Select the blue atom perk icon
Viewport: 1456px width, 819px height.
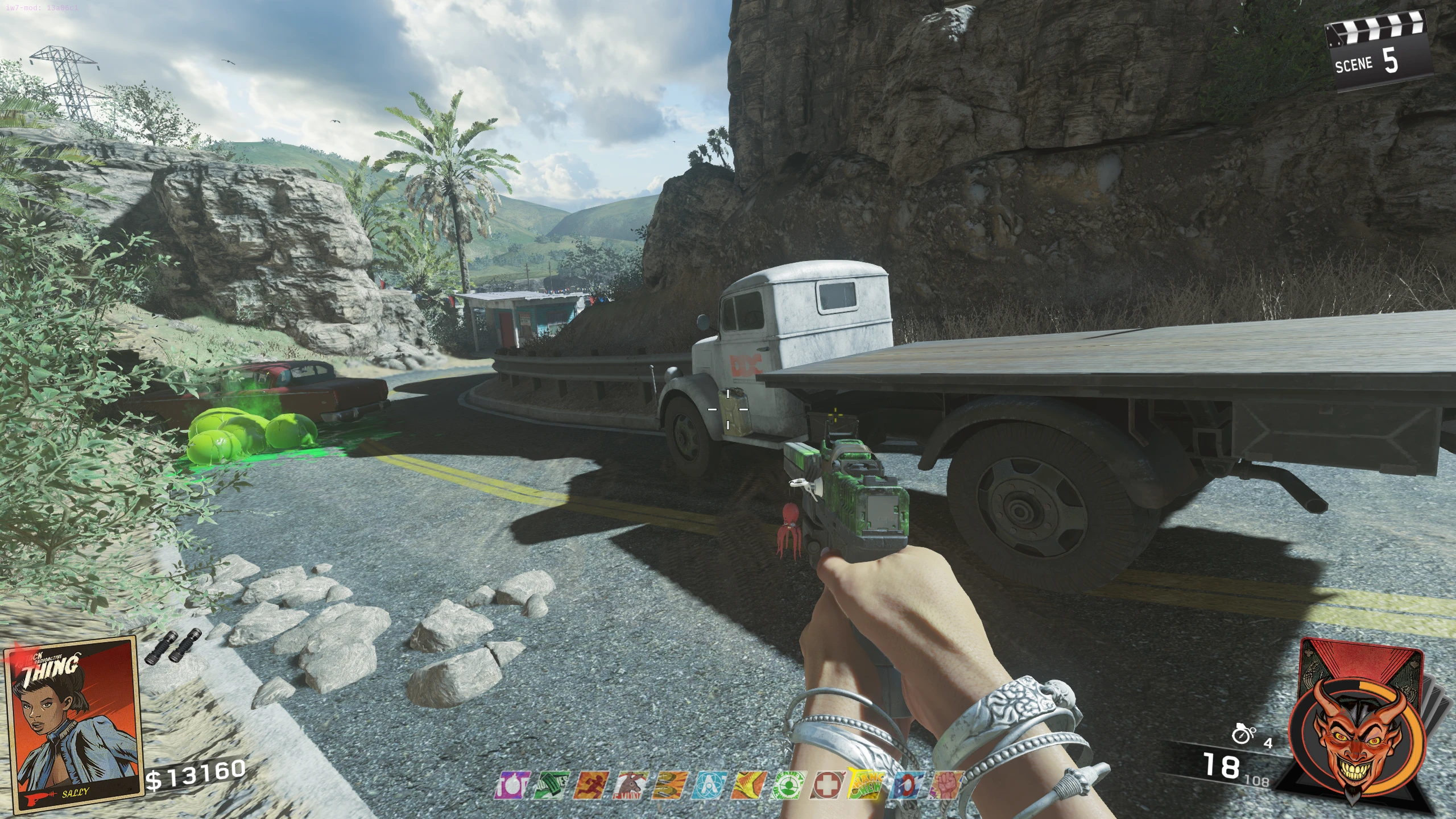707,785
